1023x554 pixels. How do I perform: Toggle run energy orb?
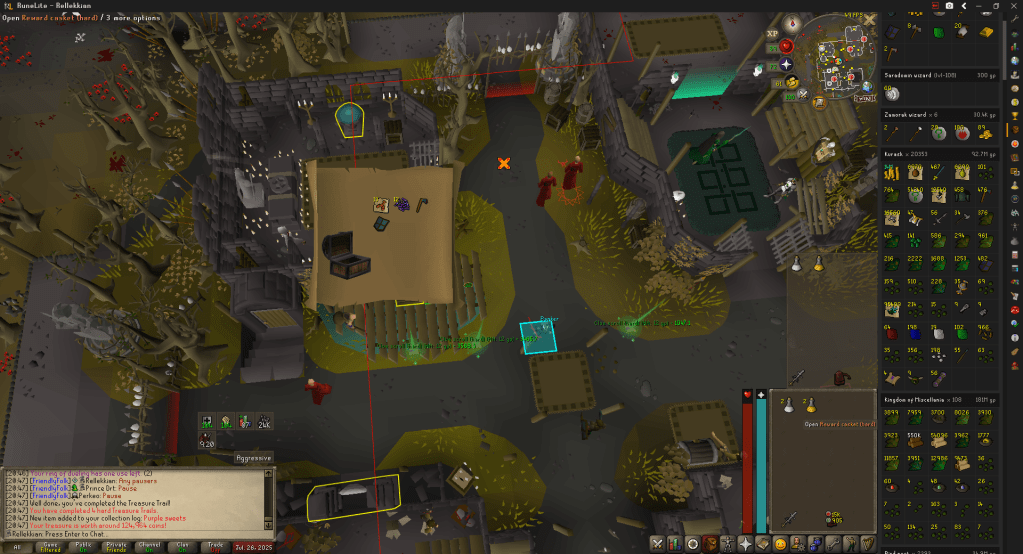(790, 82)
